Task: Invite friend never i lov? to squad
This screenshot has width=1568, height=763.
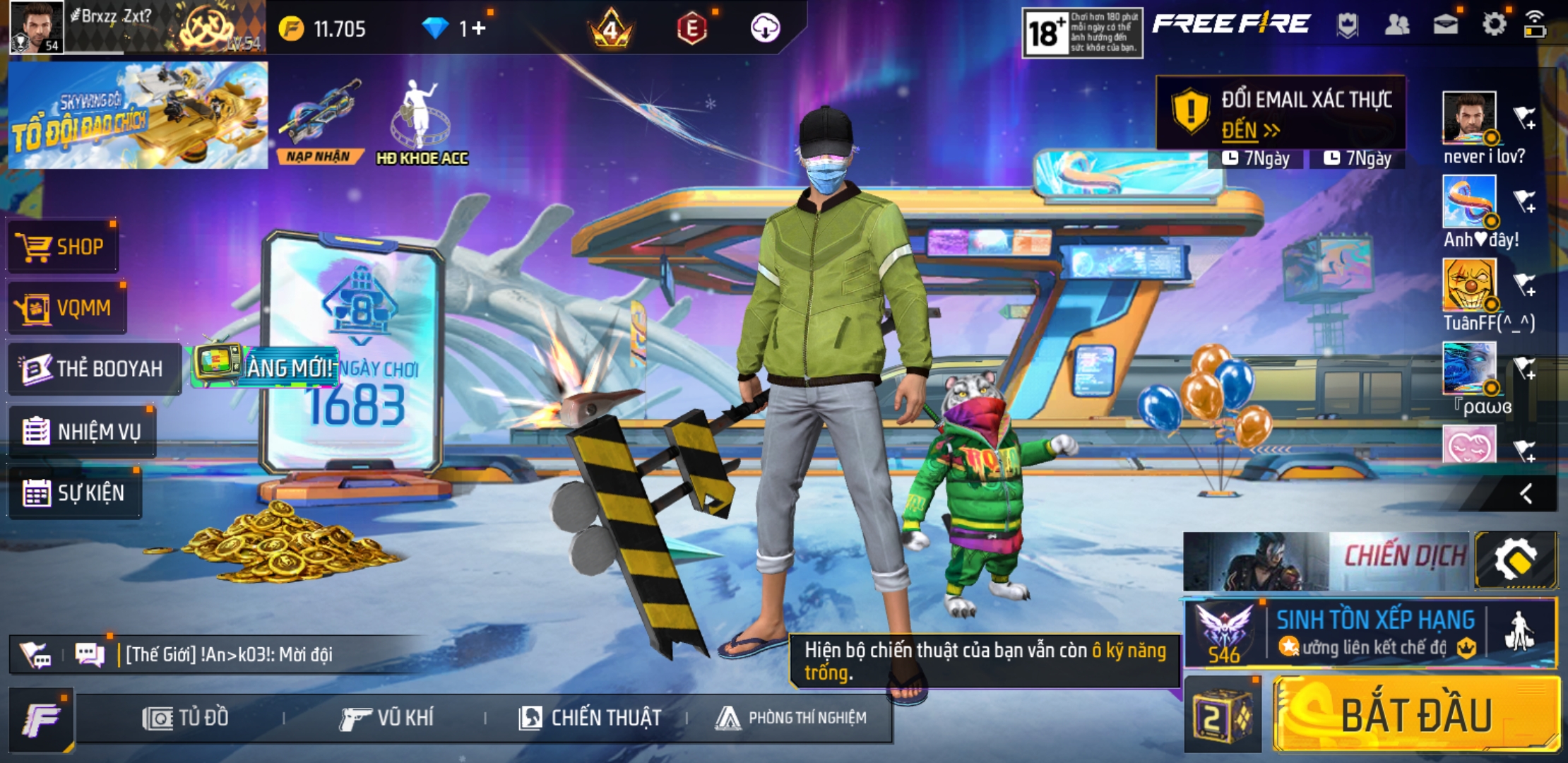Action: tap(1524, 118)
